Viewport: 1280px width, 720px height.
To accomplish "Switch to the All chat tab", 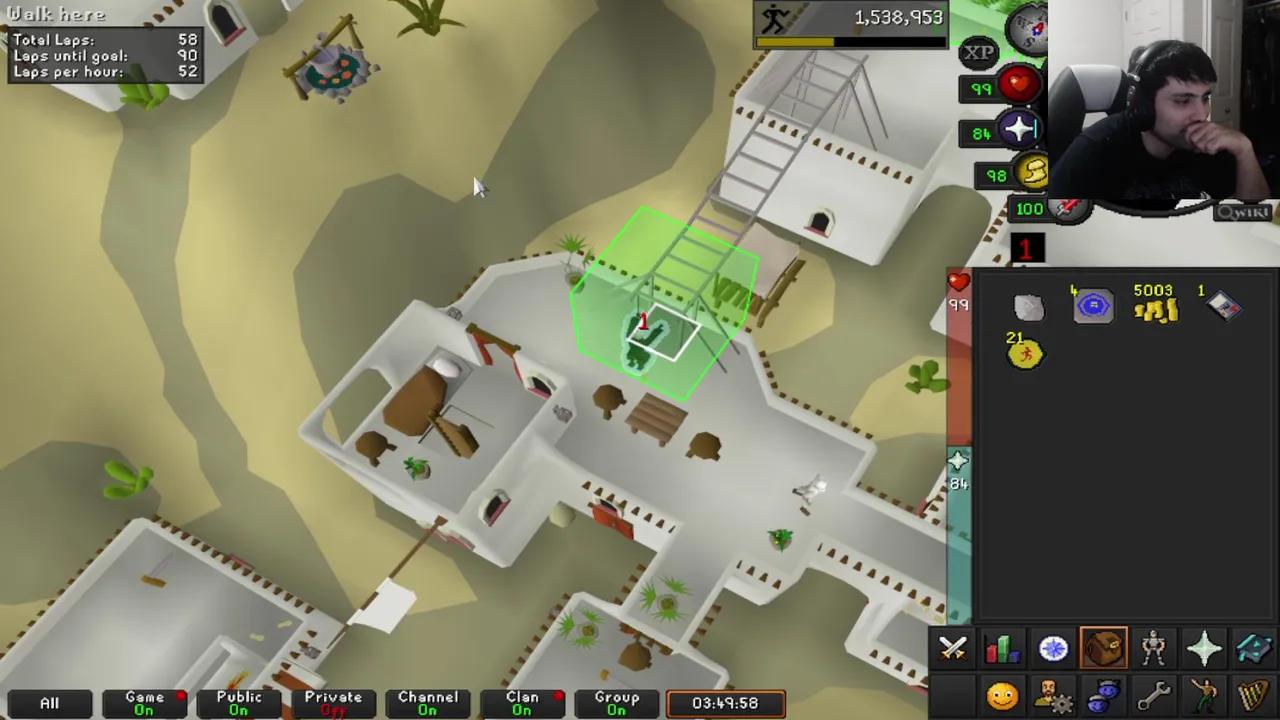I will [x=49, y=703].
